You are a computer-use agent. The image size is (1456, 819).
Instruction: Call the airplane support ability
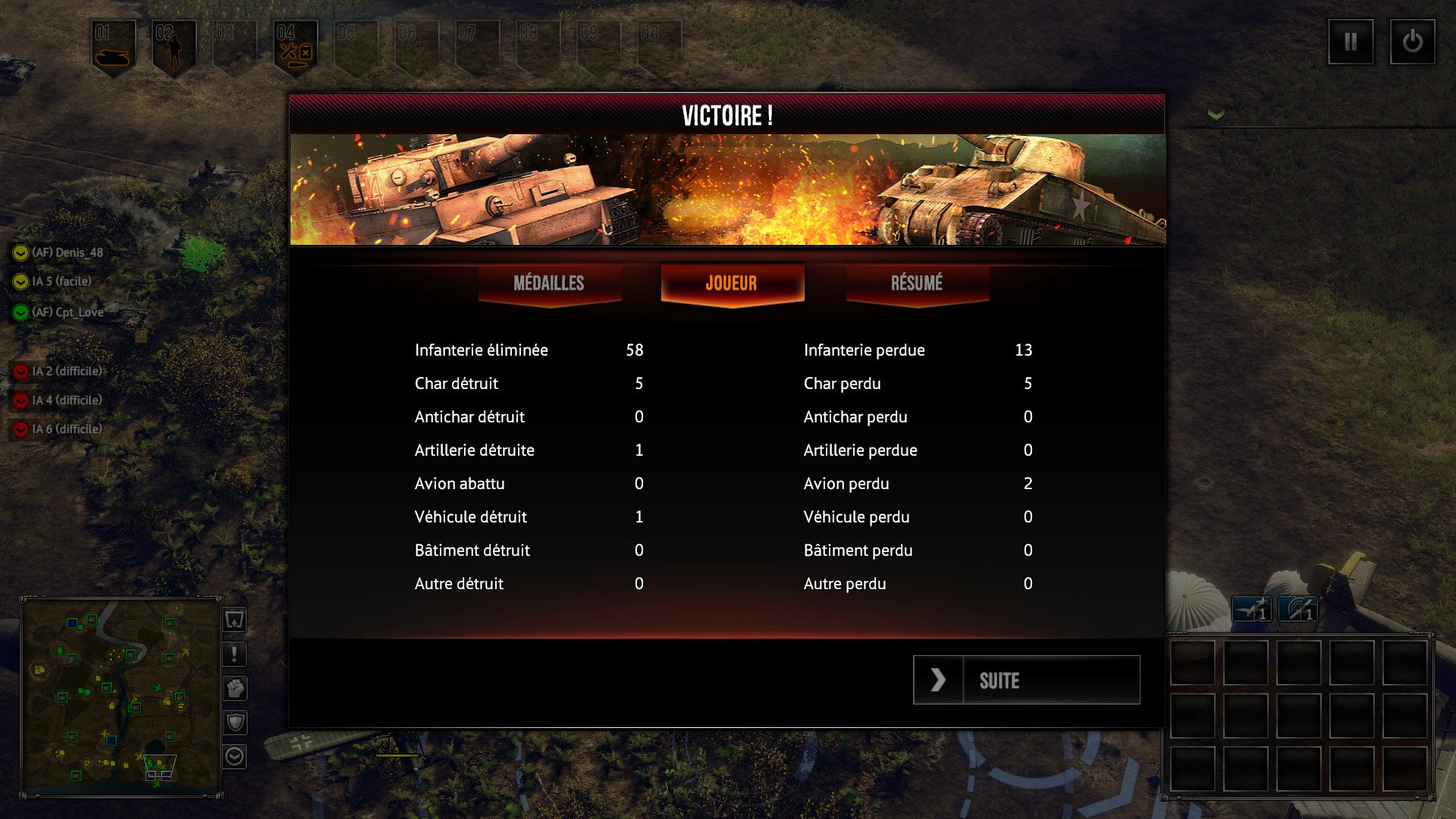(1251, 609)
